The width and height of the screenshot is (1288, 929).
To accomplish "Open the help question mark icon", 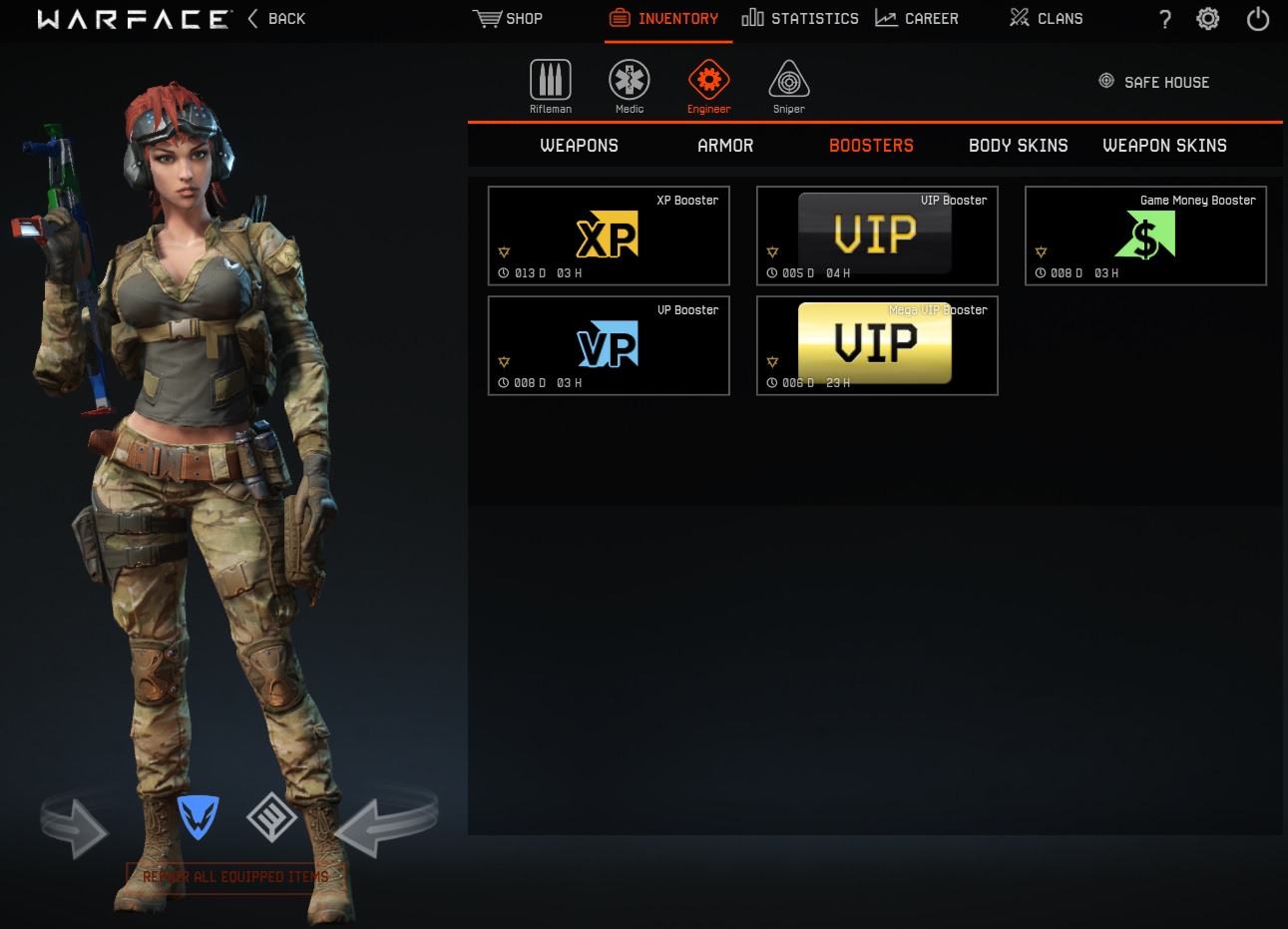I will [1164, 18].
